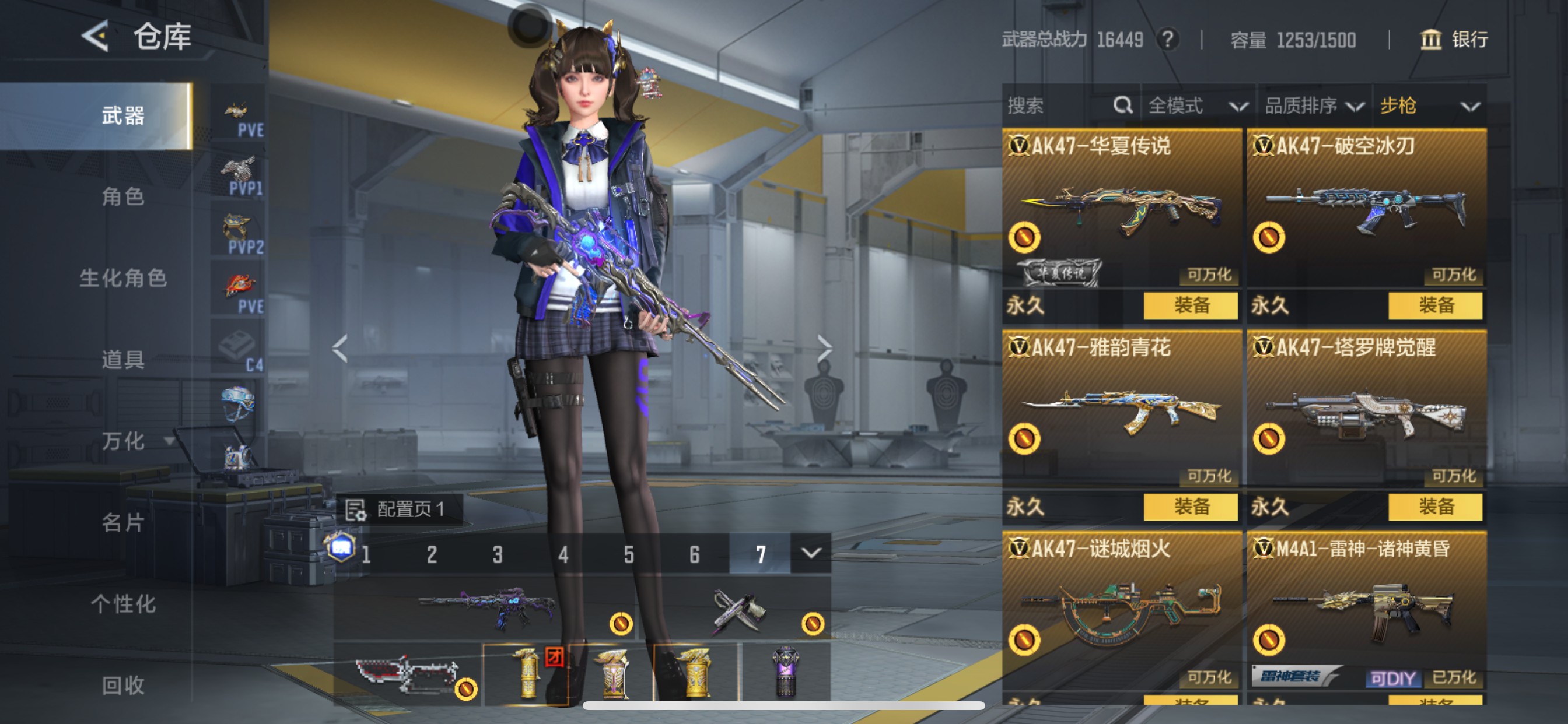Switch to the 生化角色 menu
Screen dimensions: 1568x724
(x=123, y=278)
